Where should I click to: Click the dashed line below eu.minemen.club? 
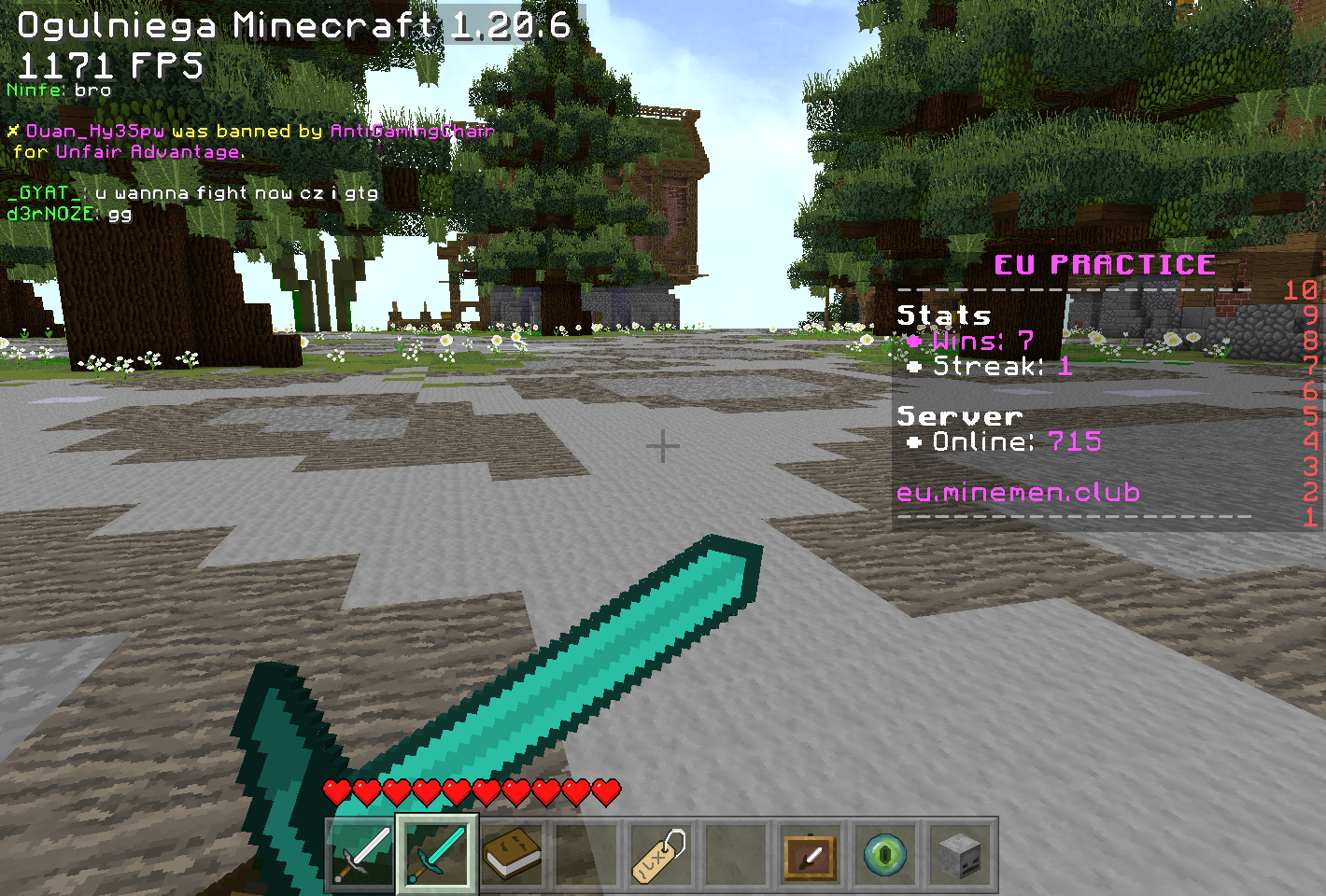[1074, 515]
